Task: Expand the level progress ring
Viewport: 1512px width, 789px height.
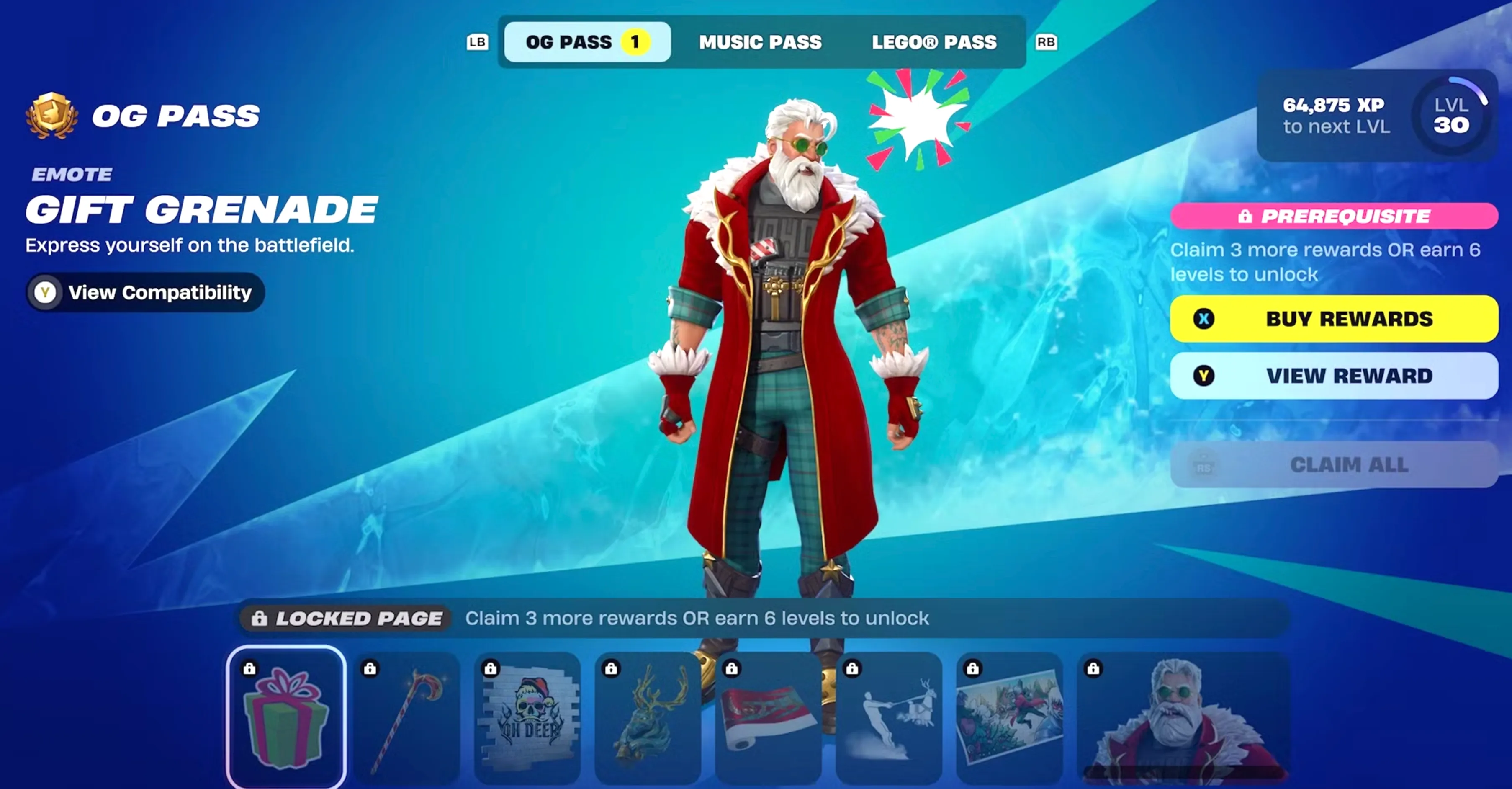Action: [1450, 117]
